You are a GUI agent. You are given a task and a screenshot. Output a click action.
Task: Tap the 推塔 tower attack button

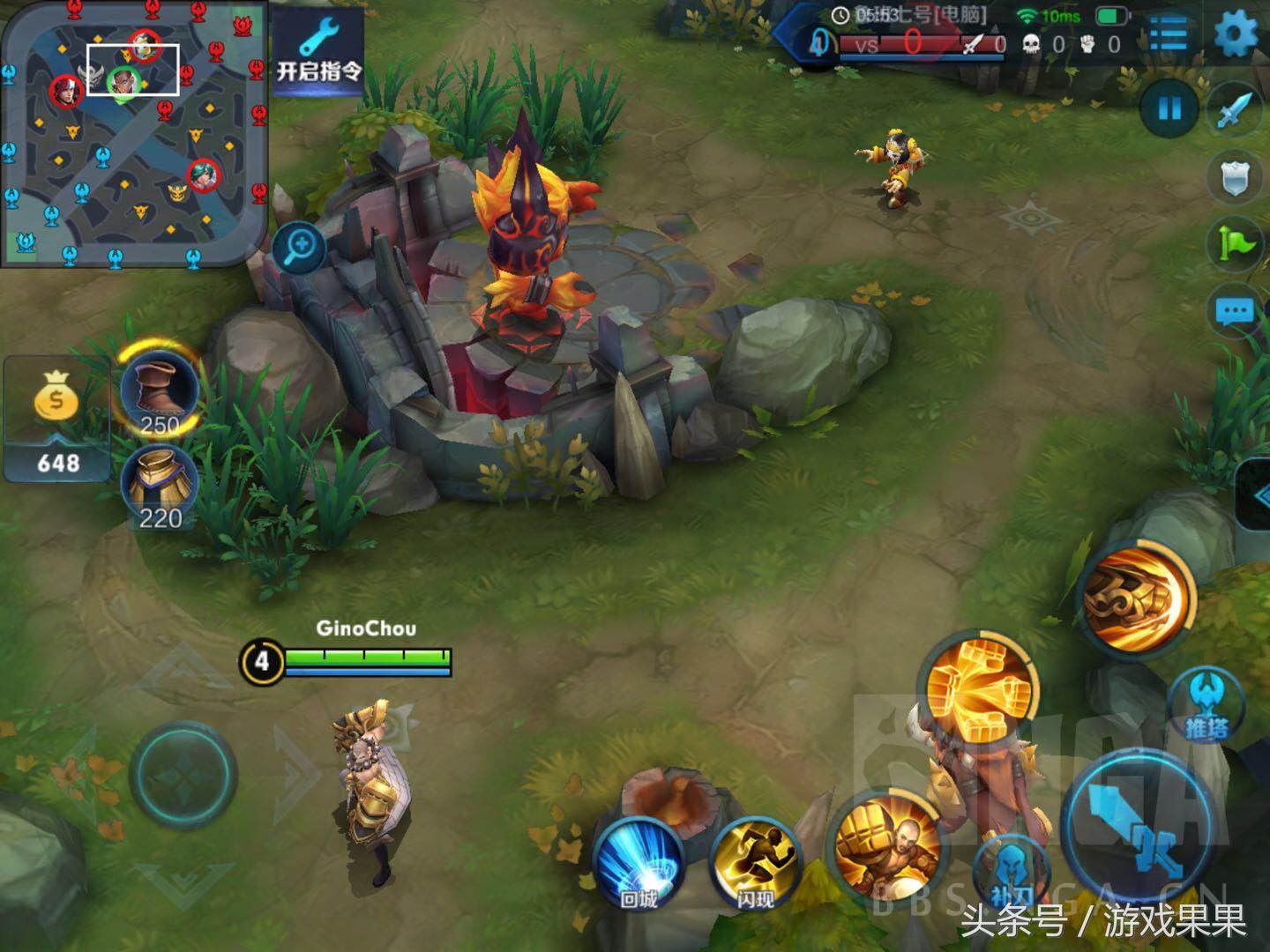(1205, 705)
